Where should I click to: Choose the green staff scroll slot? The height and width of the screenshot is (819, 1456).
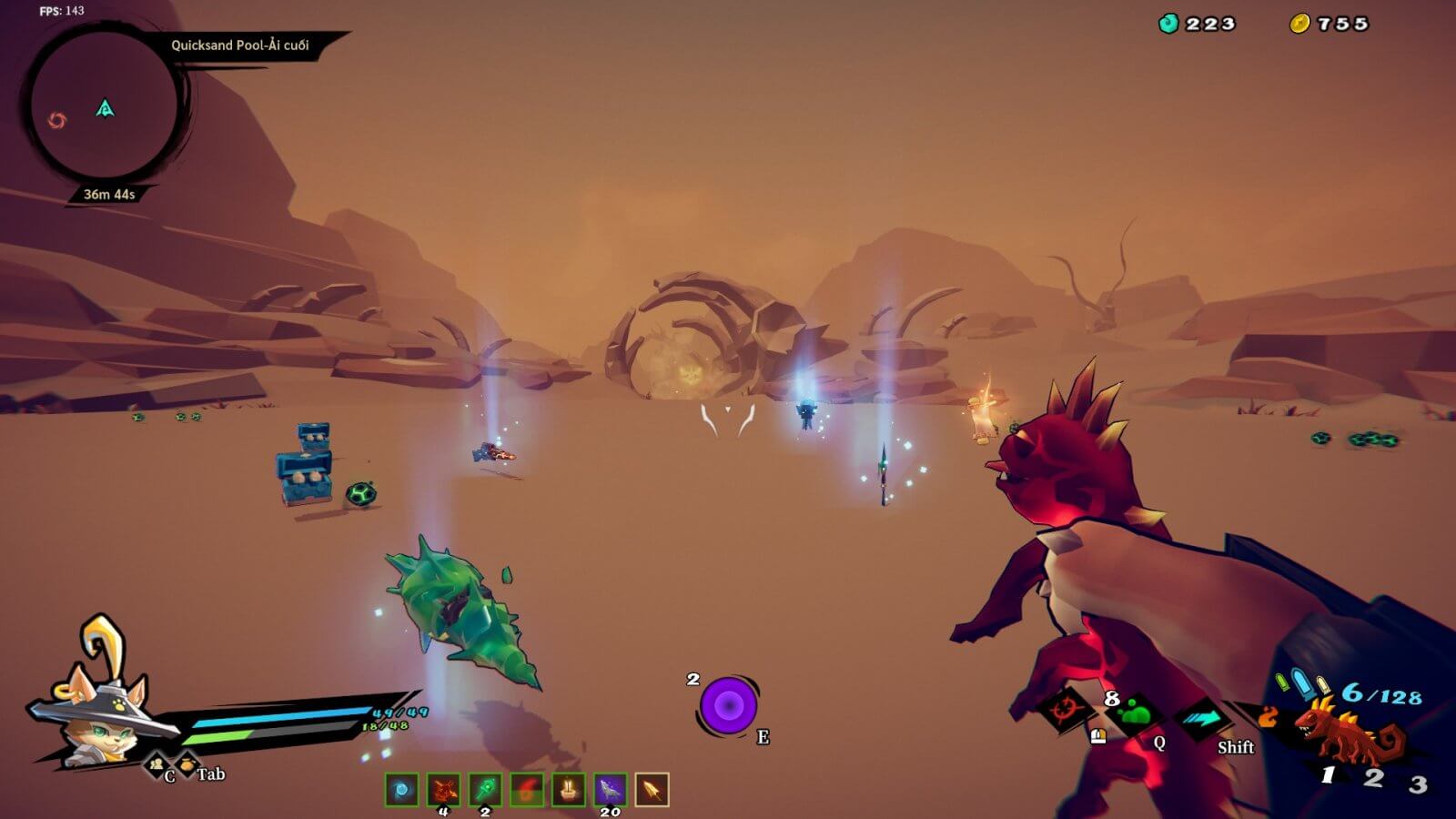click(486, 790)
